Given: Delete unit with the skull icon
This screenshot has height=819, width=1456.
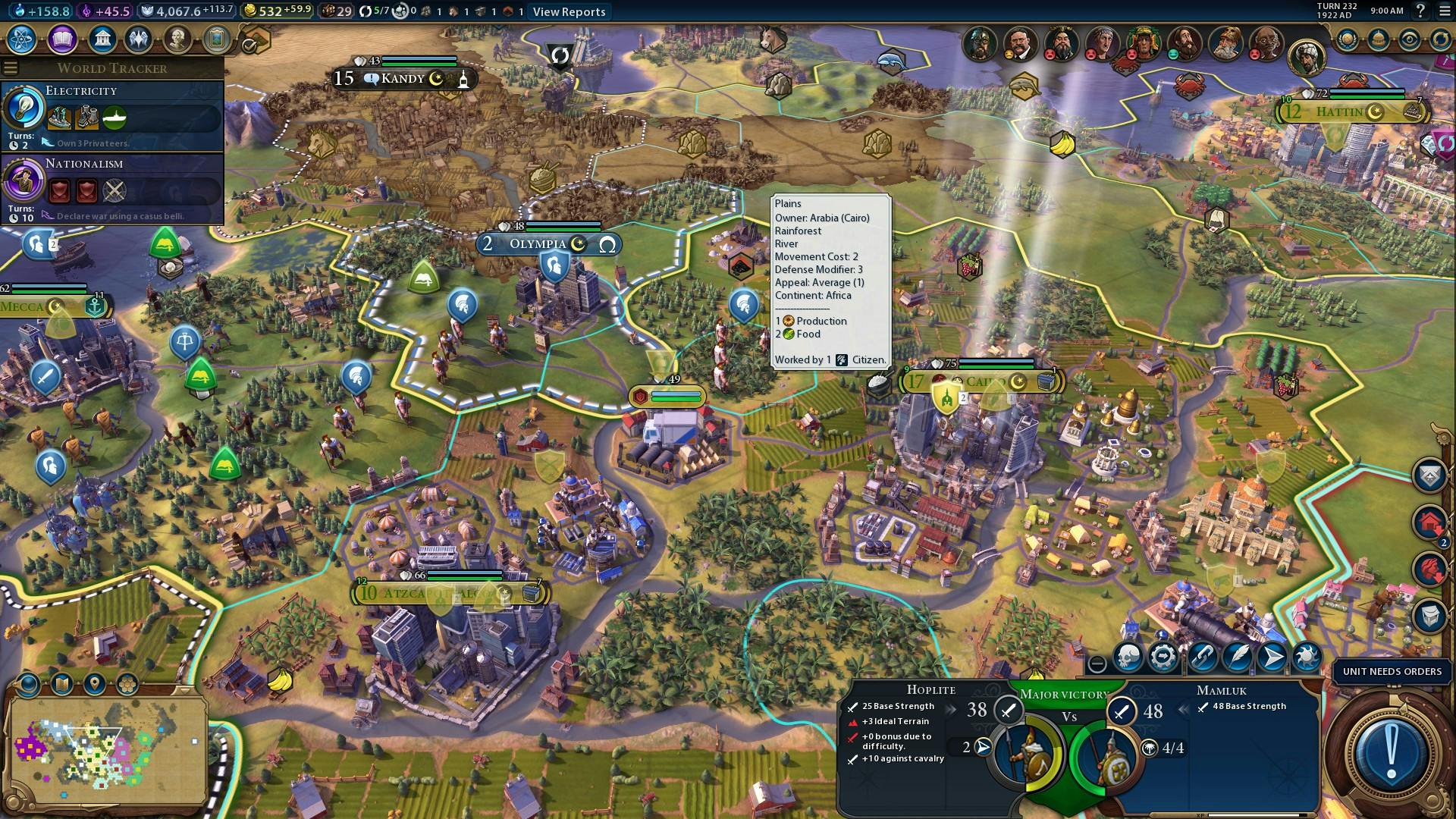Looking at the screenshot, I should click(x=1128, y=657).
